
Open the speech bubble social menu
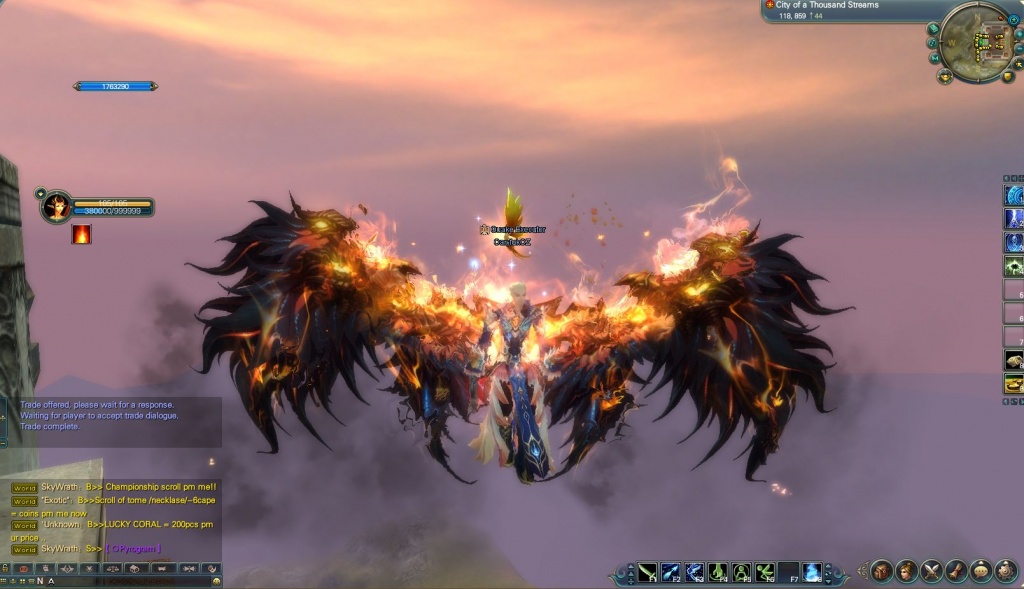coord(982,571)
